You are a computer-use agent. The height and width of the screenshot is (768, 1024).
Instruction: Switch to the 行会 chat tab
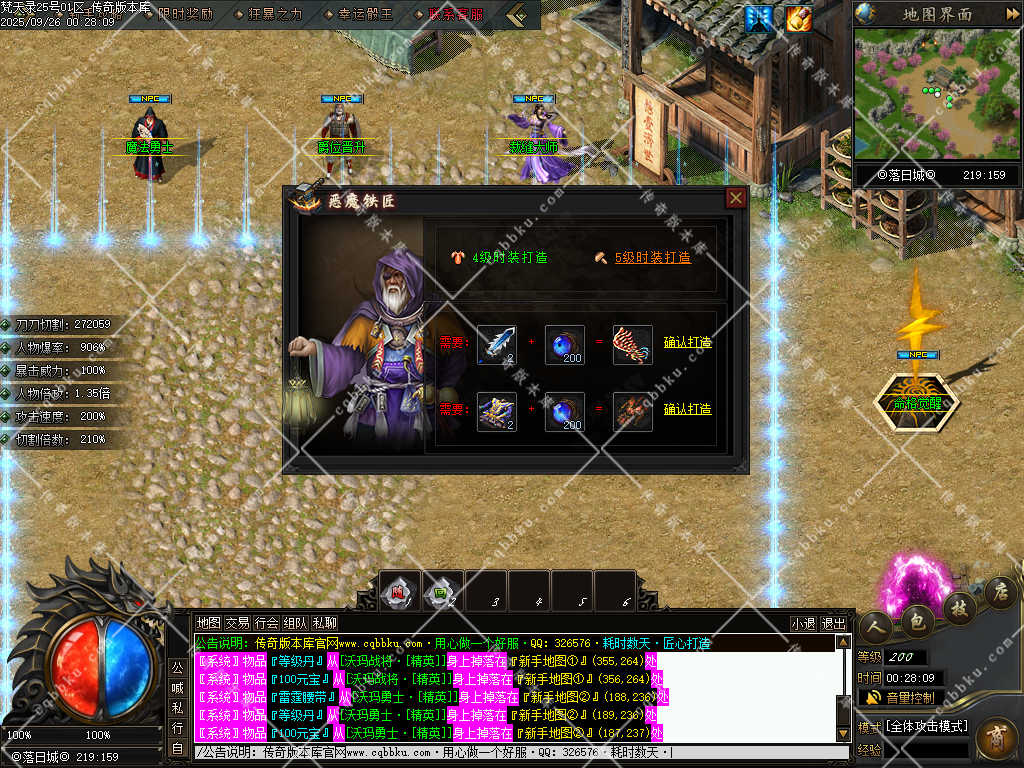(266, 623)
